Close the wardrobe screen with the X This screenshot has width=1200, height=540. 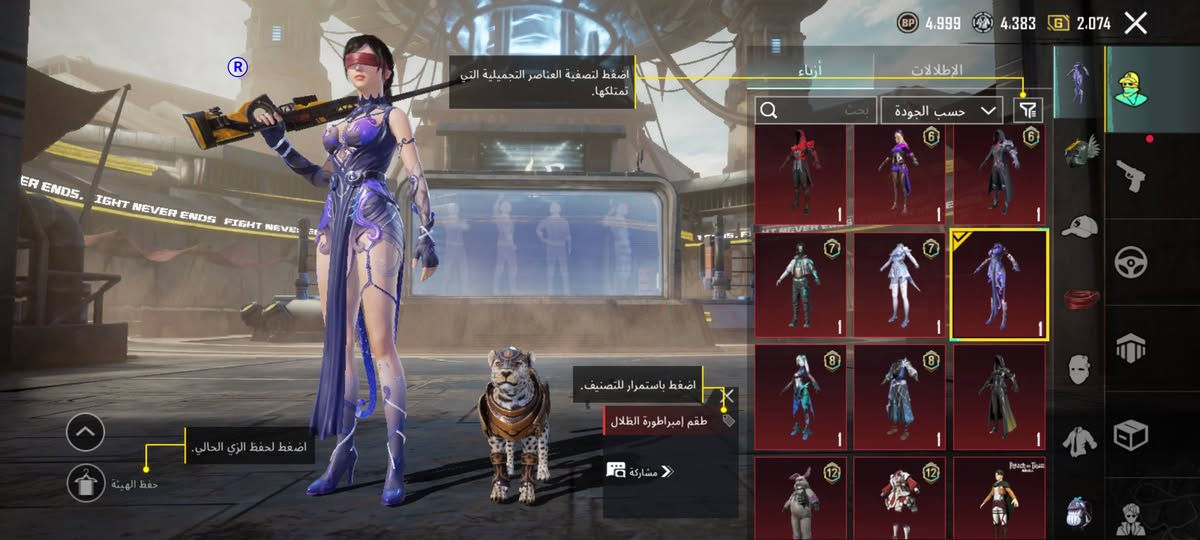[x=1135, y=23]
